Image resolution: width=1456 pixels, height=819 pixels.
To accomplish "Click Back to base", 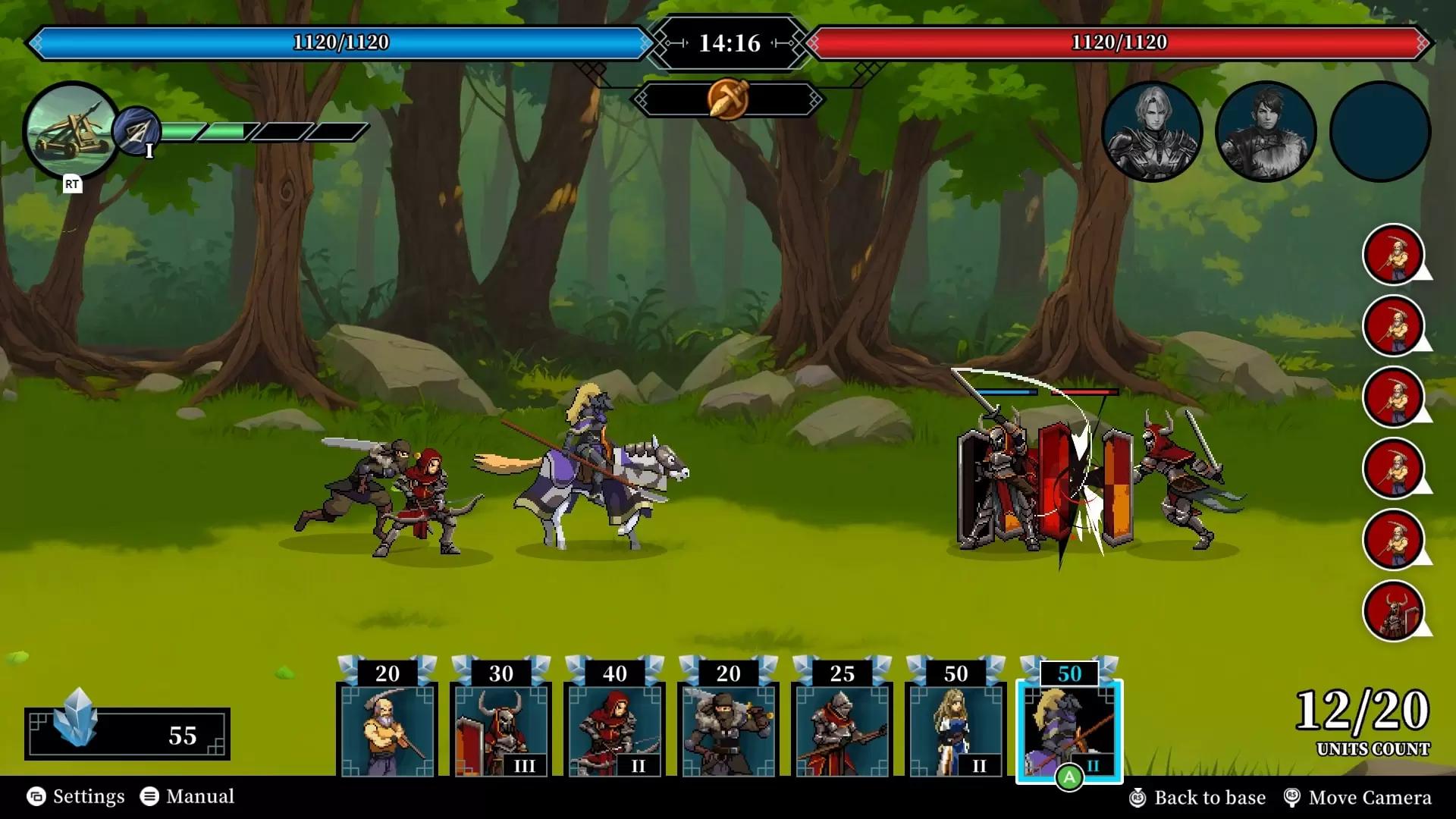I will pyautogui.click(x=1198, y=797).
